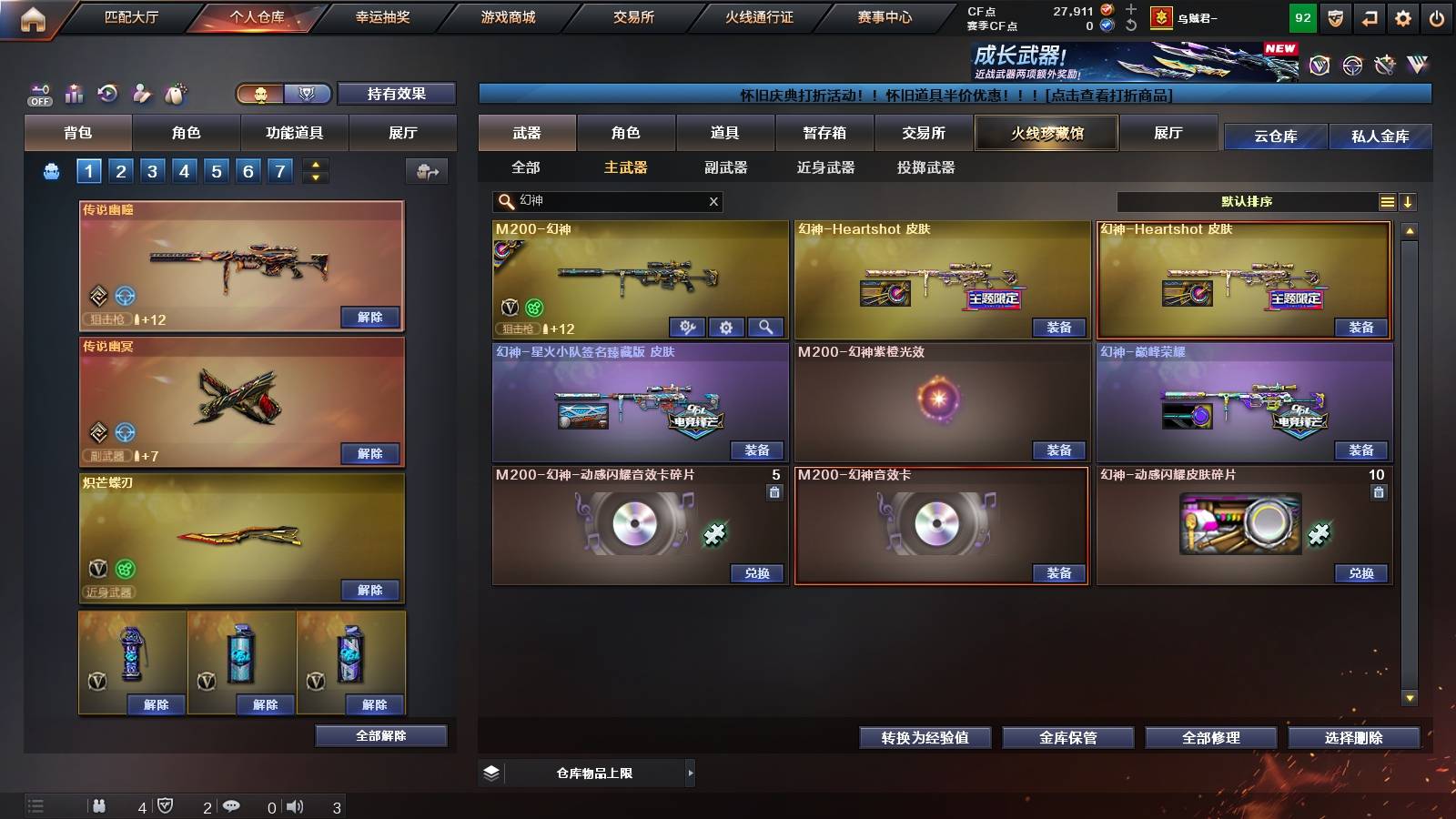
Task: Click the trash delete icon on M200-幻神-动感闪耀音效卡碎片
Action: tap(776, 492)
